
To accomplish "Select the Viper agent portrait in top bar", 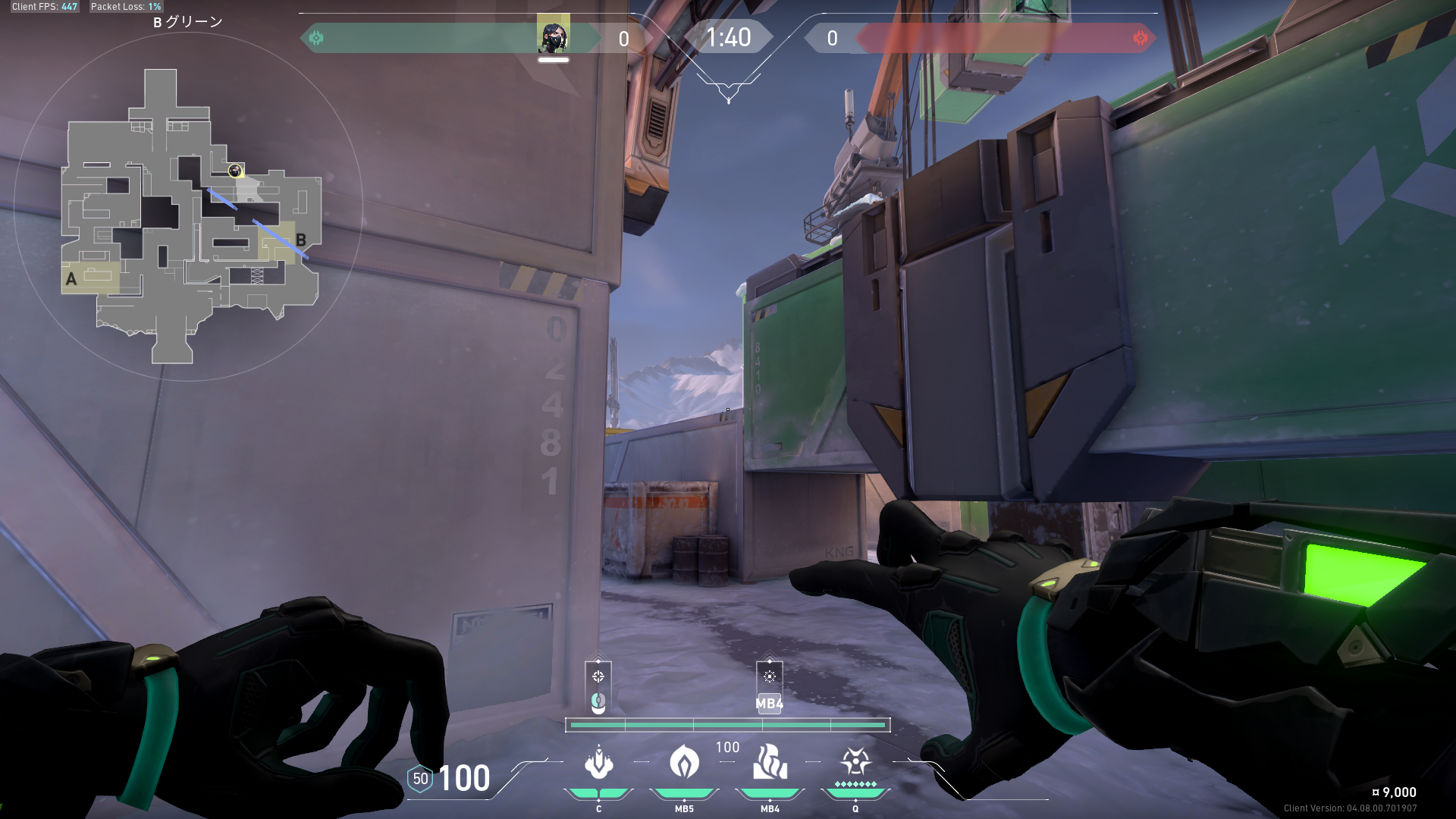I will 553,36.
